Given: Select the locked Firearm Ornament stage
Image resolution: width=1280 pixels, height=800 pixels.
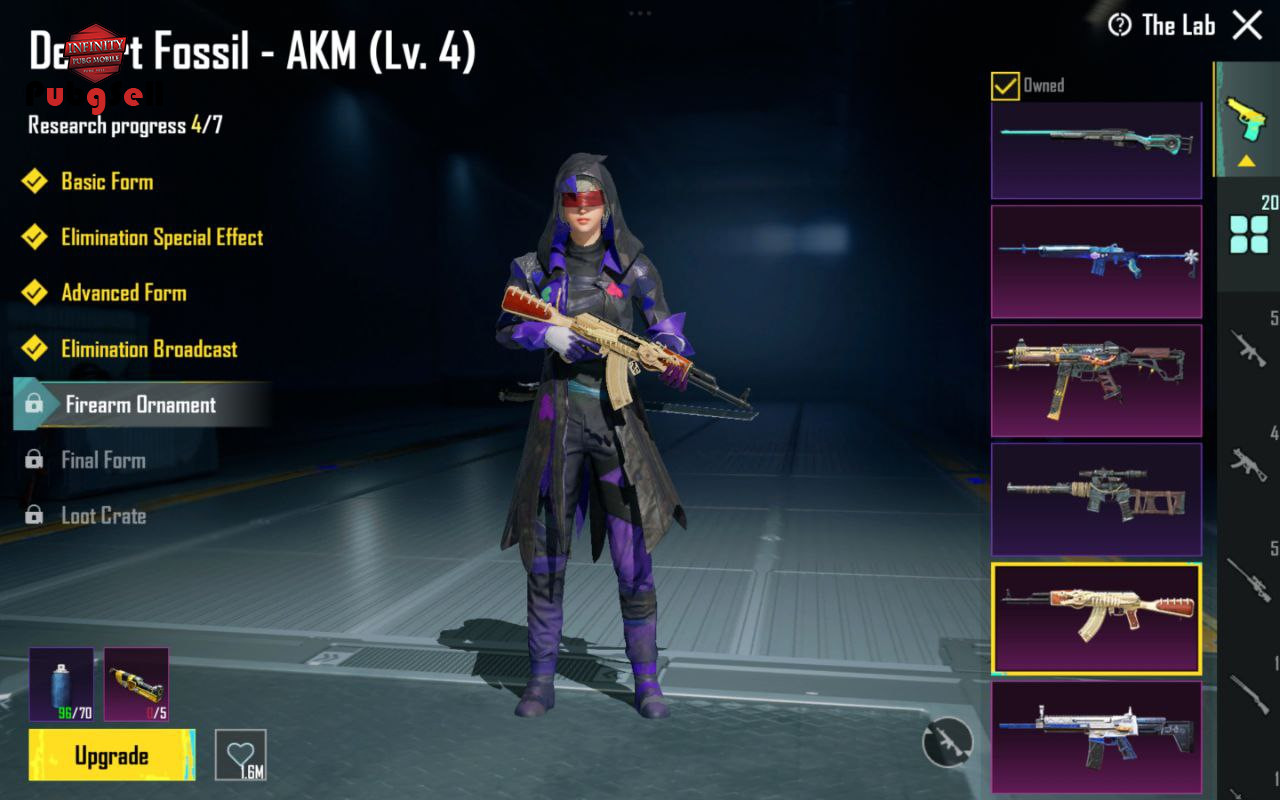Looking at the screenshot, I should tap(140, 405).
